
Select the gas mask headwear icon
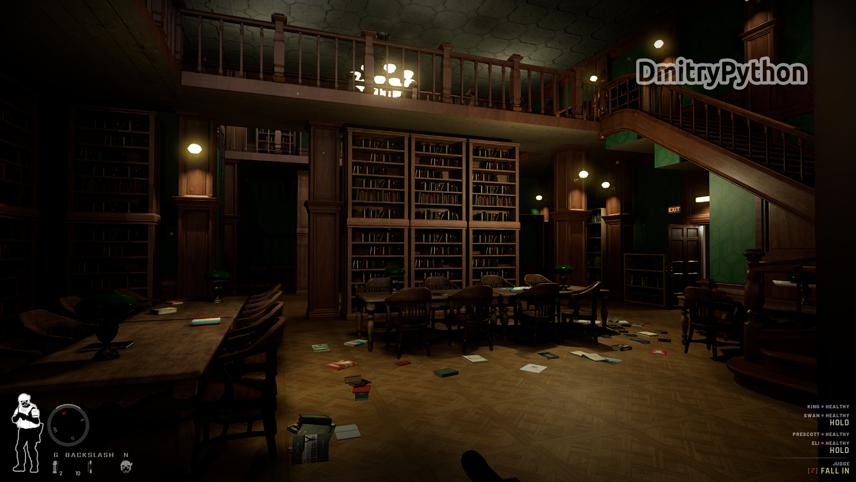point(126,467)
